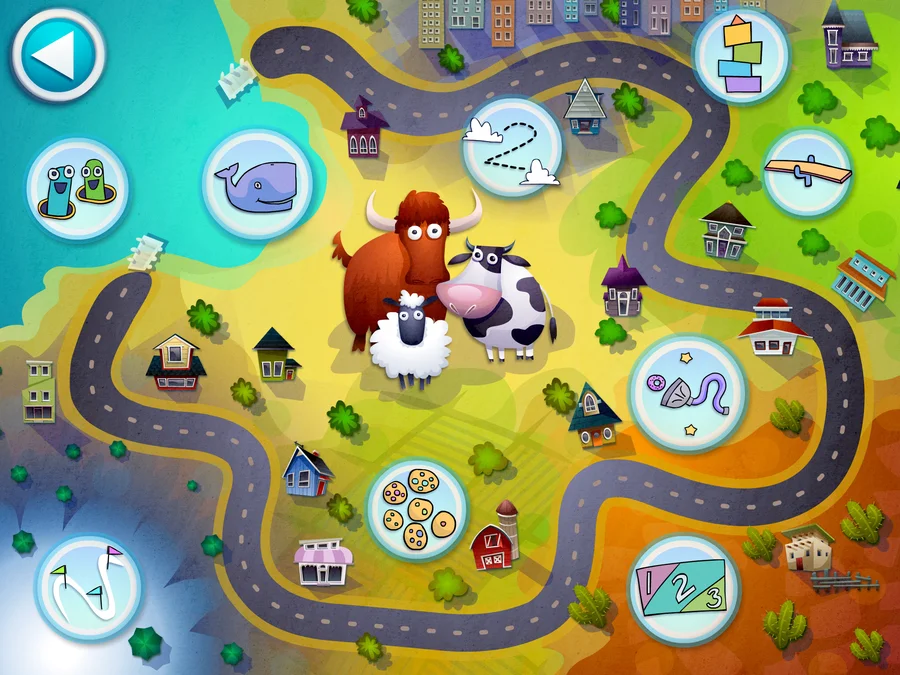Go back with the arrow button

click(58, 55)
